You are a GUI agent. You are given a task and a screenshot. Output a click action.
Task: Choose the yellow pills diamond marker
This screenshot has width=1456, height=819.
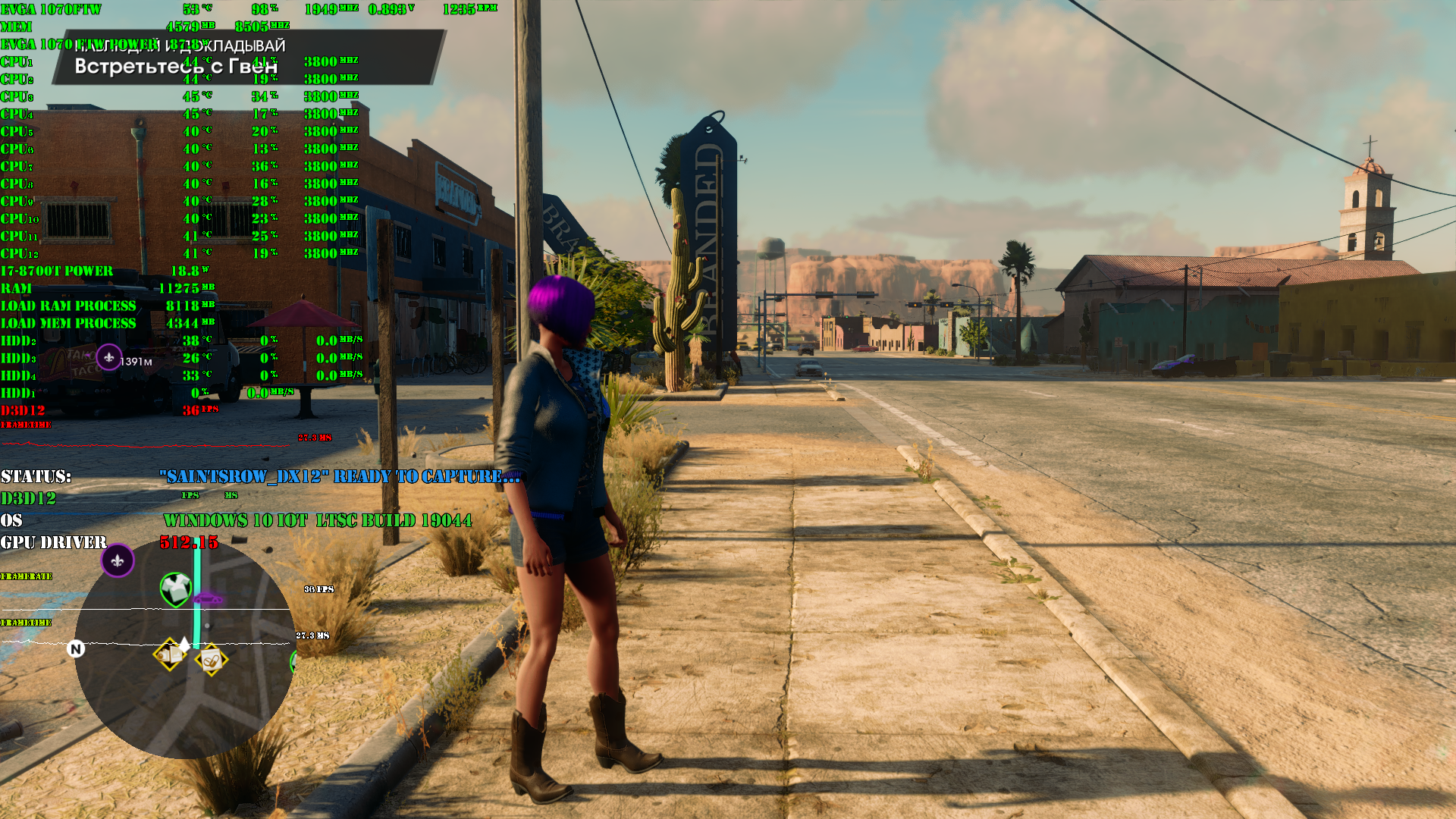click(211, 660)
